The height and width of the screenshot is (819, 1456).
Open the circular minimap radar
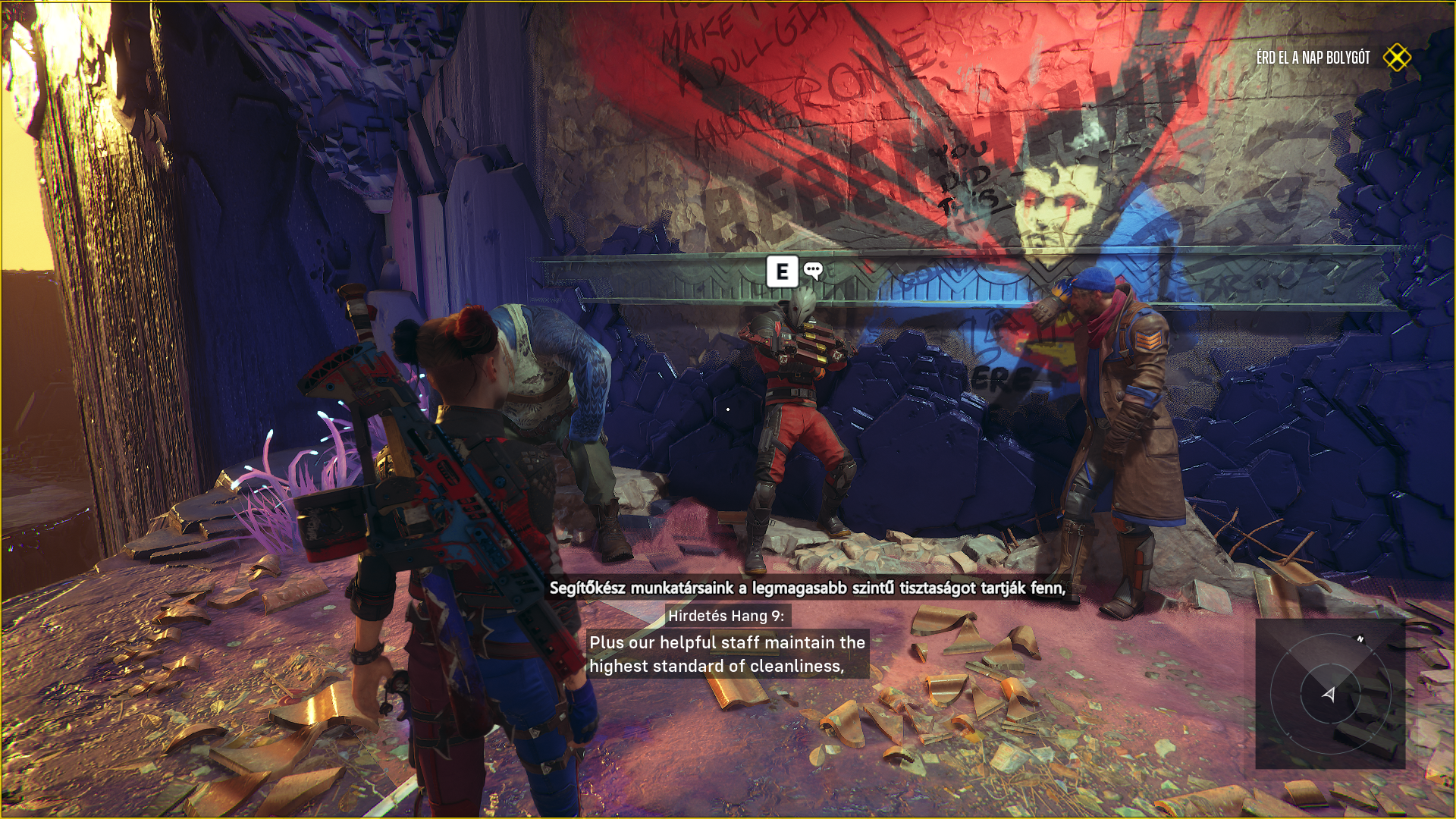(x=1330, y=693)
